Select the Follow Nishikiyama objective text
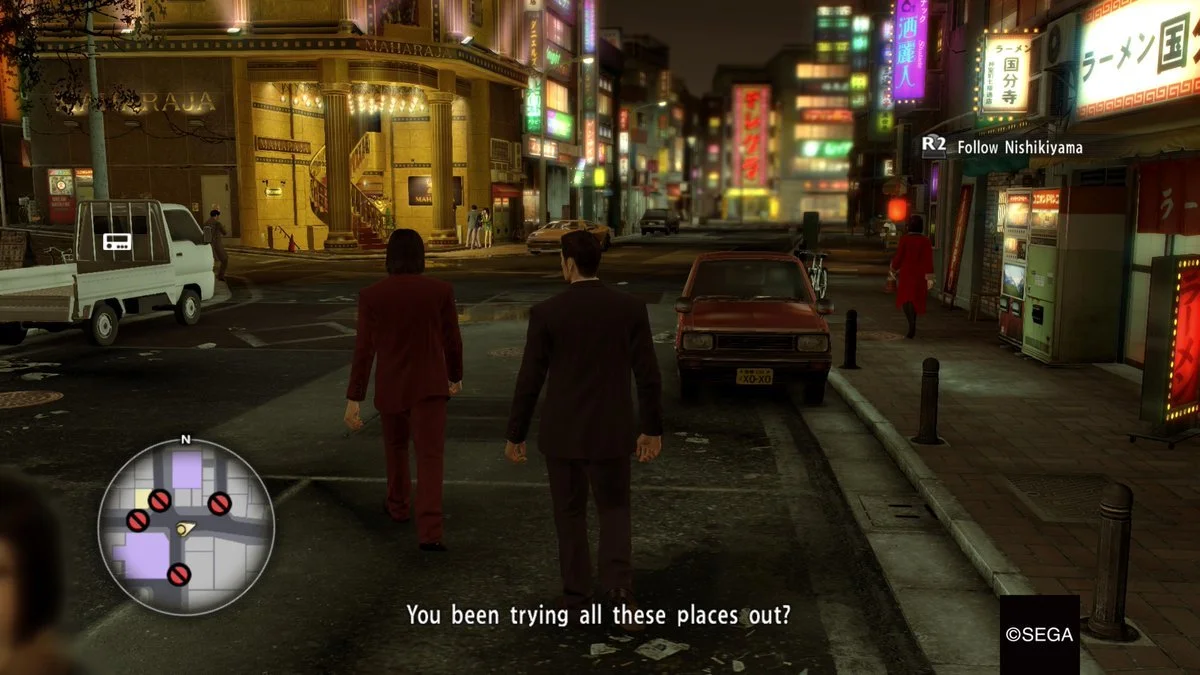The width and height of the screenshot is (1200, 675). (1019, 147)
